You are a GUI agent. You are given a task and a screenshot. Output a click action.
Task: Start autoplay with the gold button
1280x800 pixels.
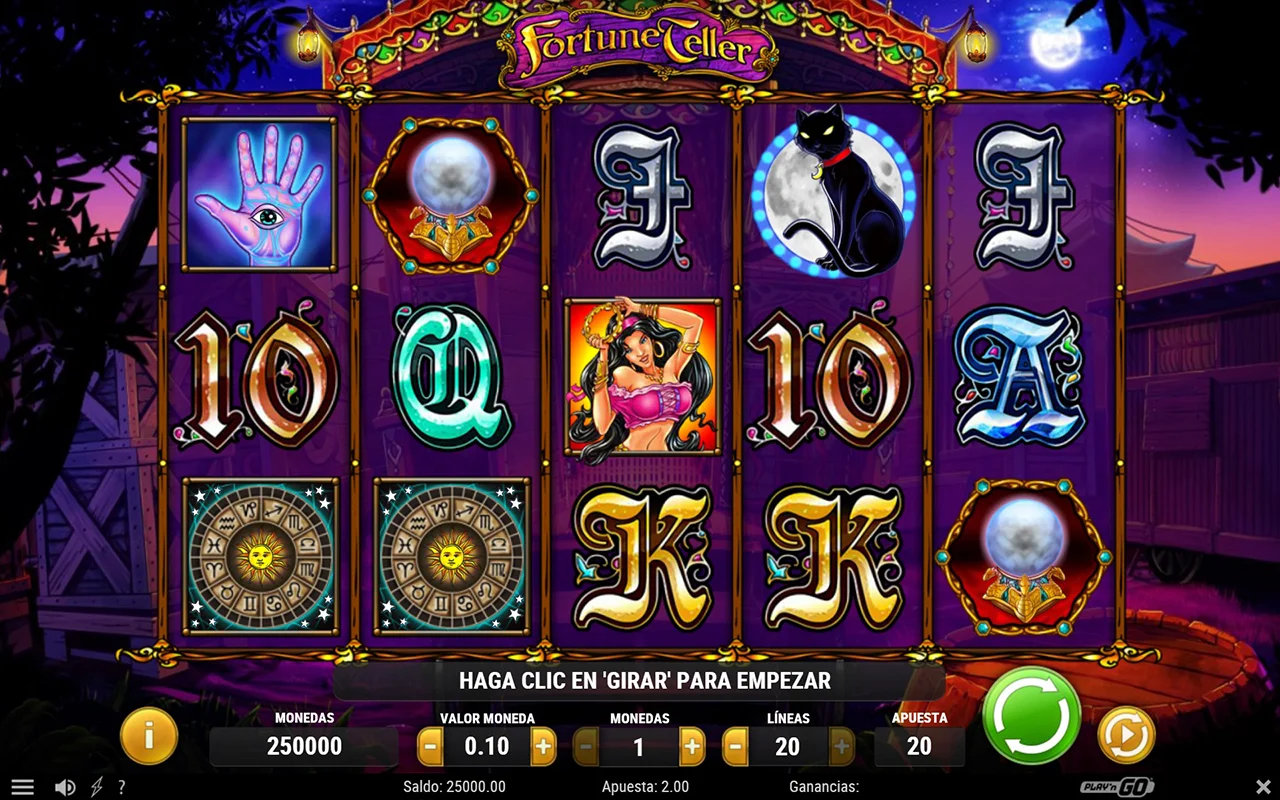click(1126, 735)
